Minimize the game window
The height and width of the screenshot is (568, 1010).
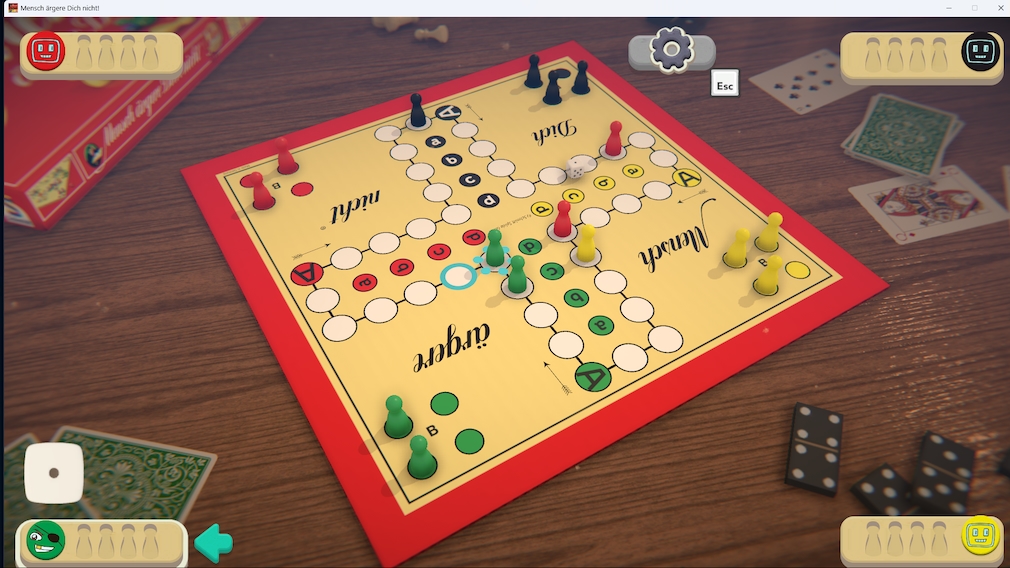point(948,8)
